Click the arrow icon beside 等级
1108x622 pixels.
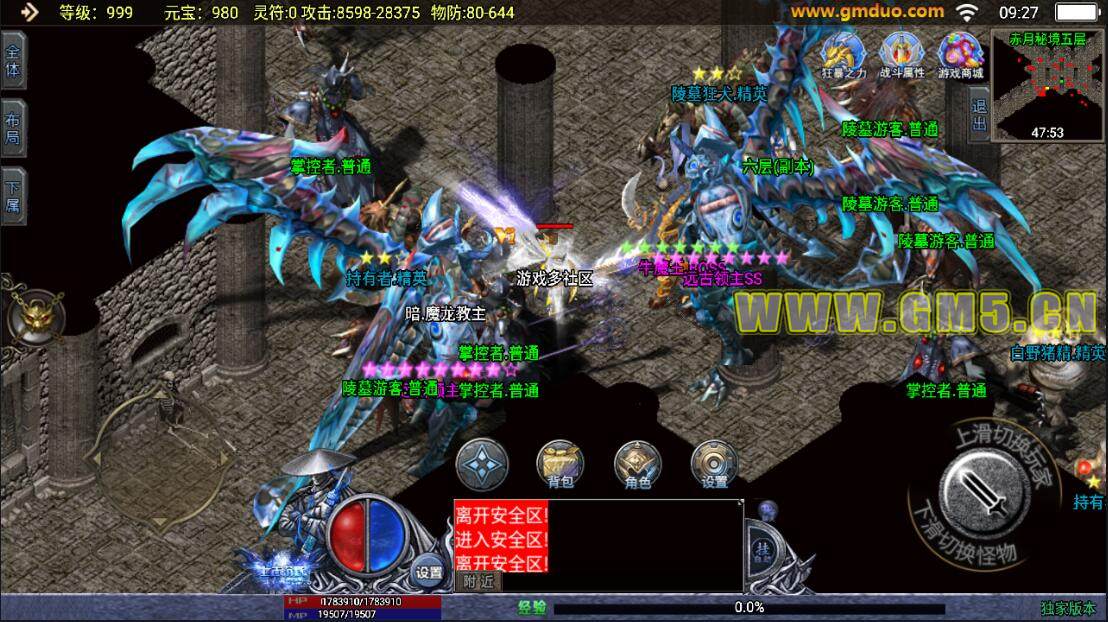[29, 12]
